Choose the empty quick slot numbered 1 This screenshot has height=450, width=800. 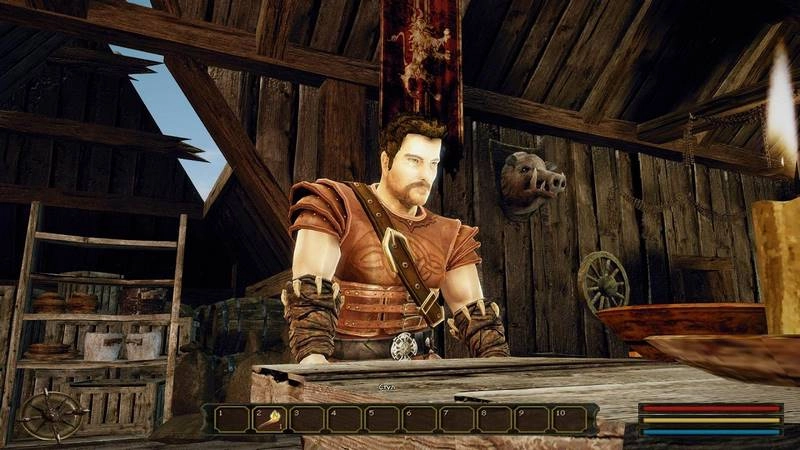coord(231,419)
